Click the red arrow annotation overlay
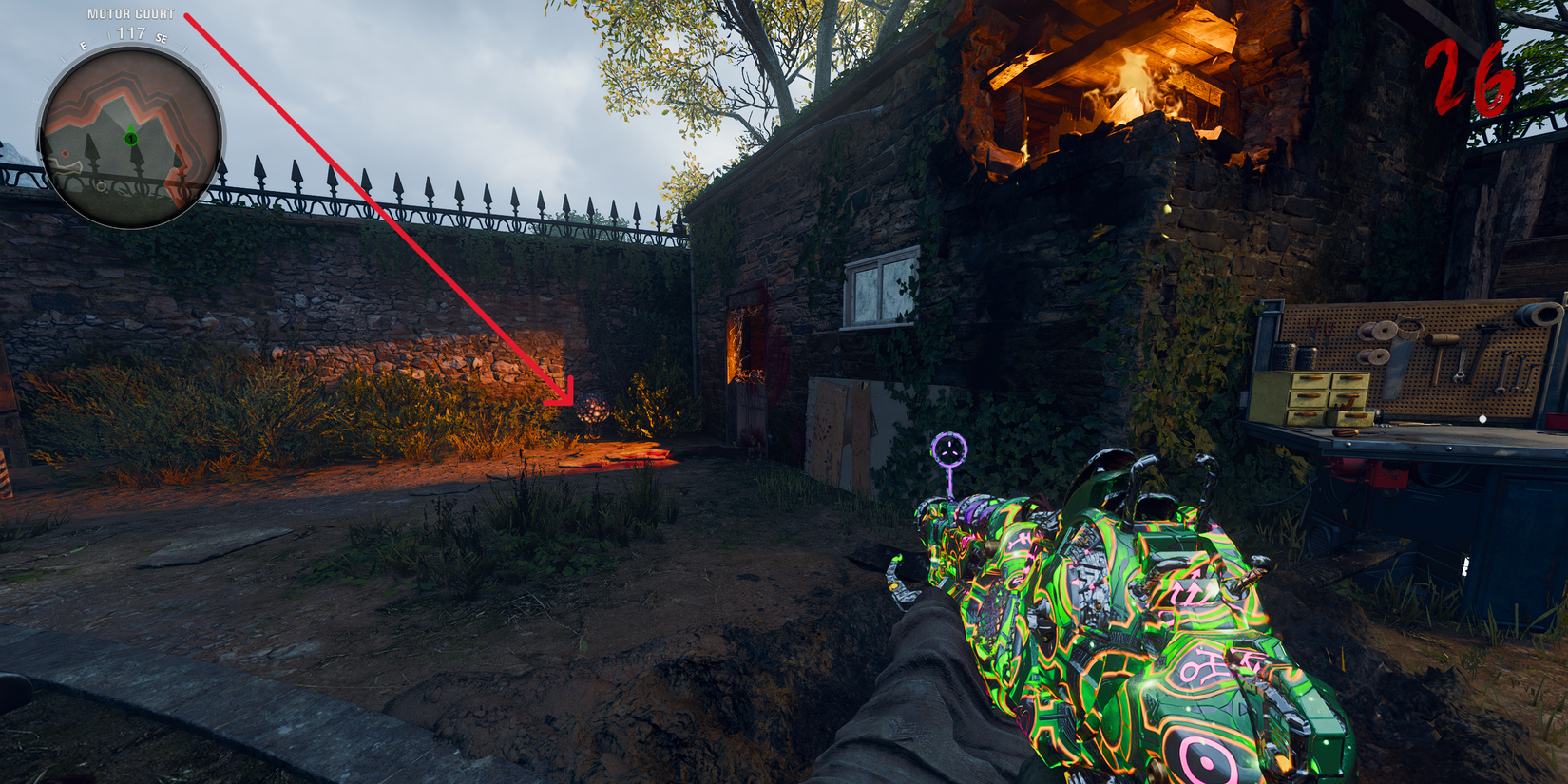The height and width of the screenshot is (784, 1568). pos(380,204)
